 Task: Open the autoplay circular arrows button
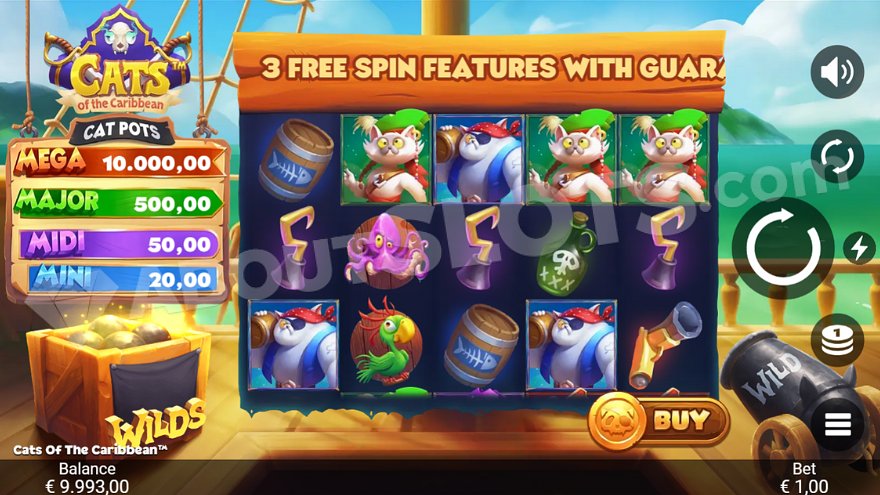(x=837, y=156)
